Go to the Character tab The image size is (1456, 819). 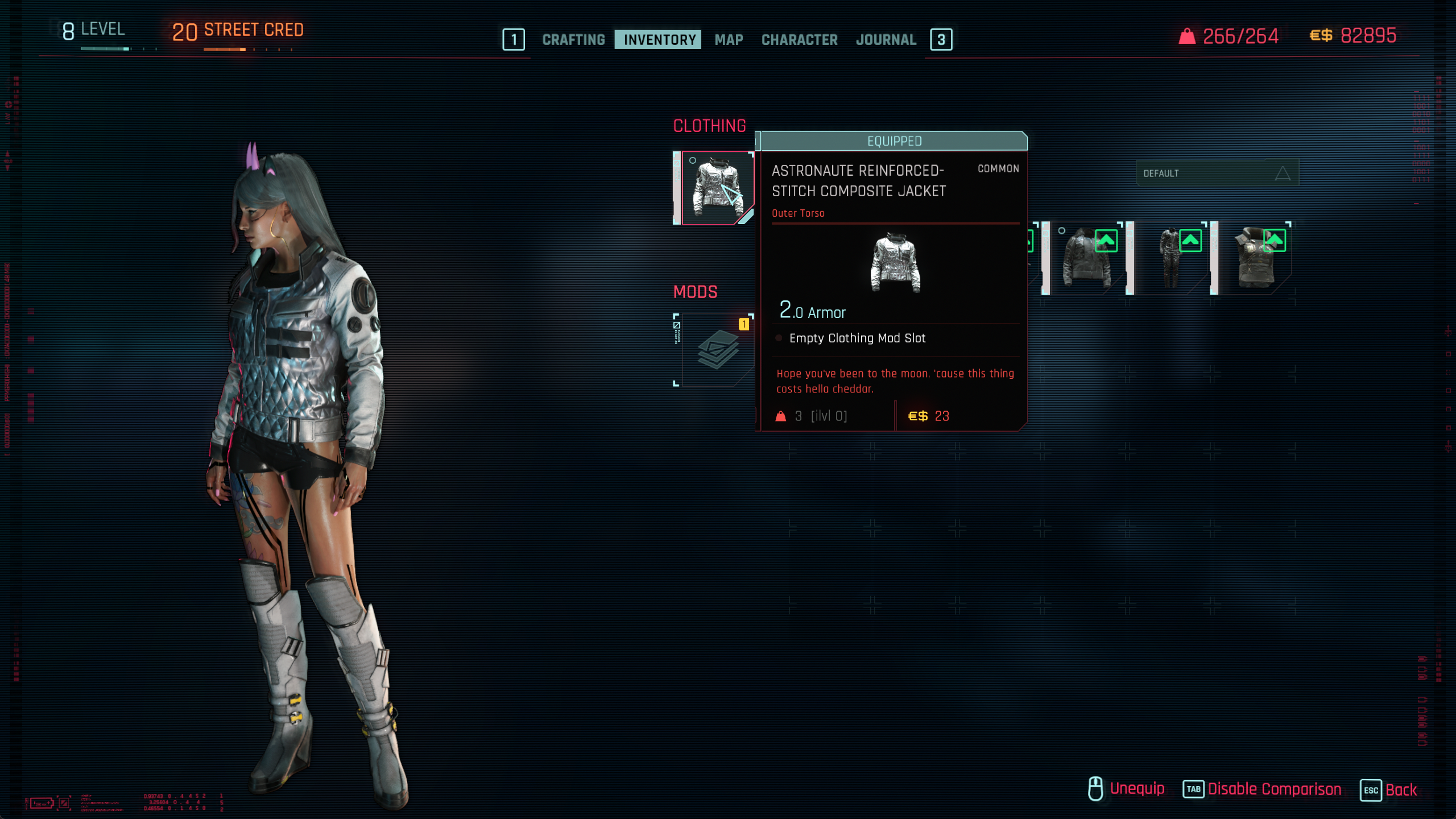click(x=799, y=40)
